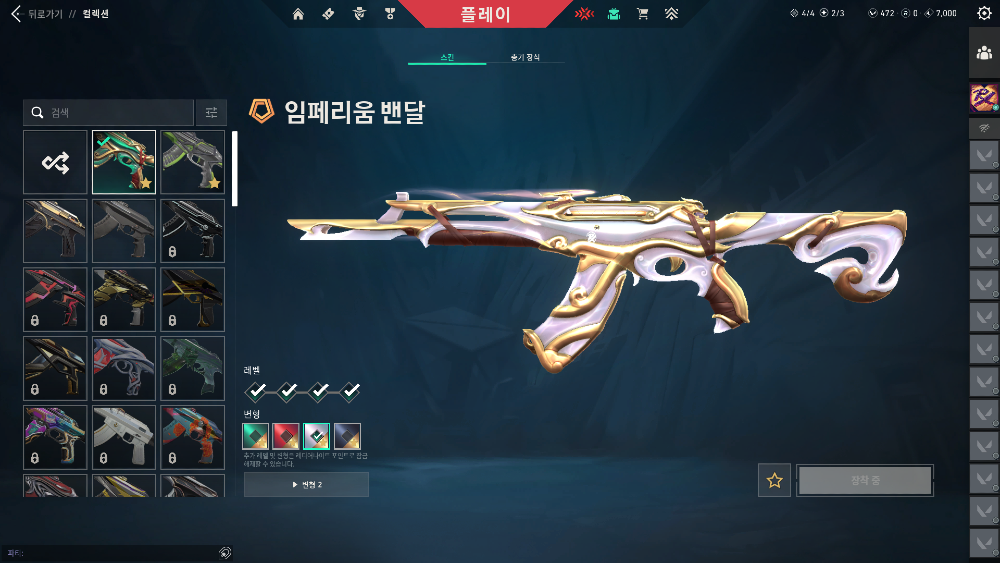The width and height of the screenshot is (1000, 563).
Task: Open the skin filter options button
Action: [211, 113]
